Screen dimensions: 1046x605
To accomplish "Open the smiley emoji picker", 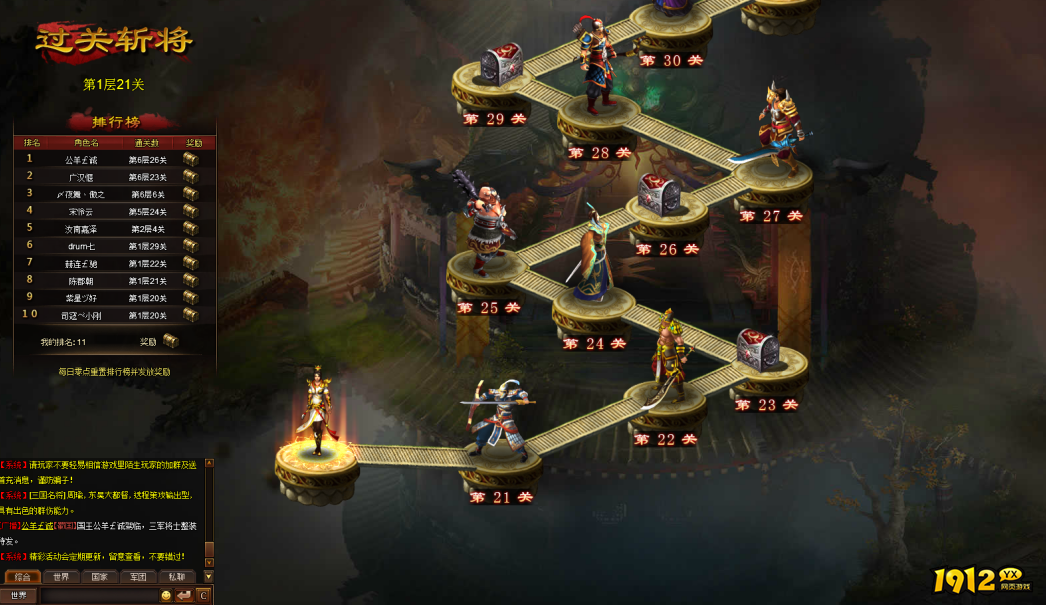I will [x=166, y=596].
